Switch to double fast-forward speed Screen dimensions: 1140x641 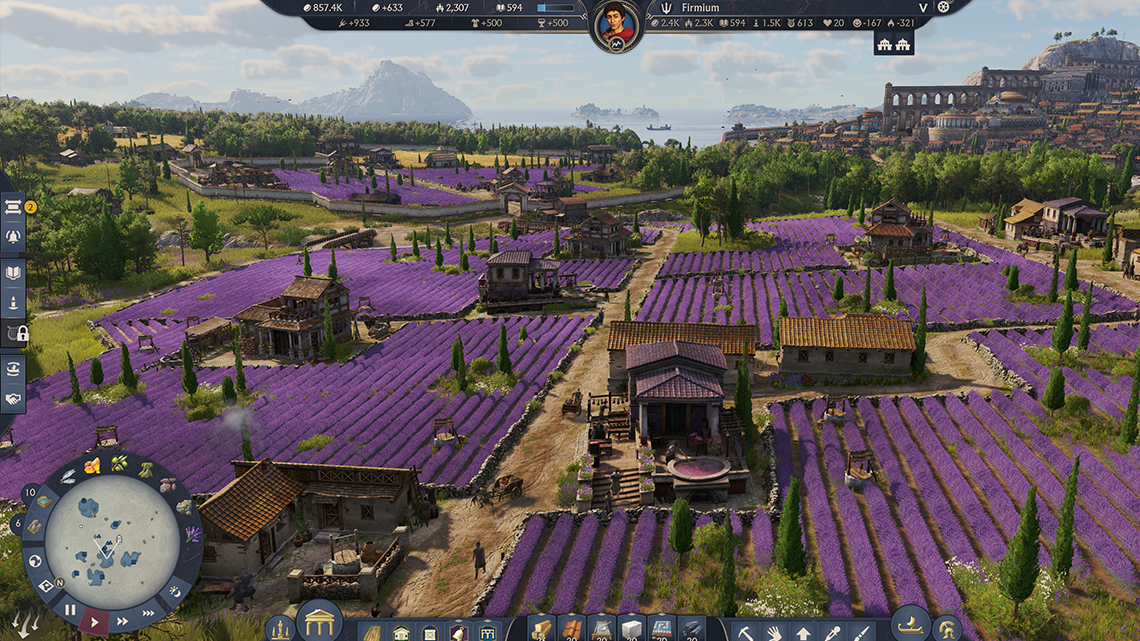point(122,621)
